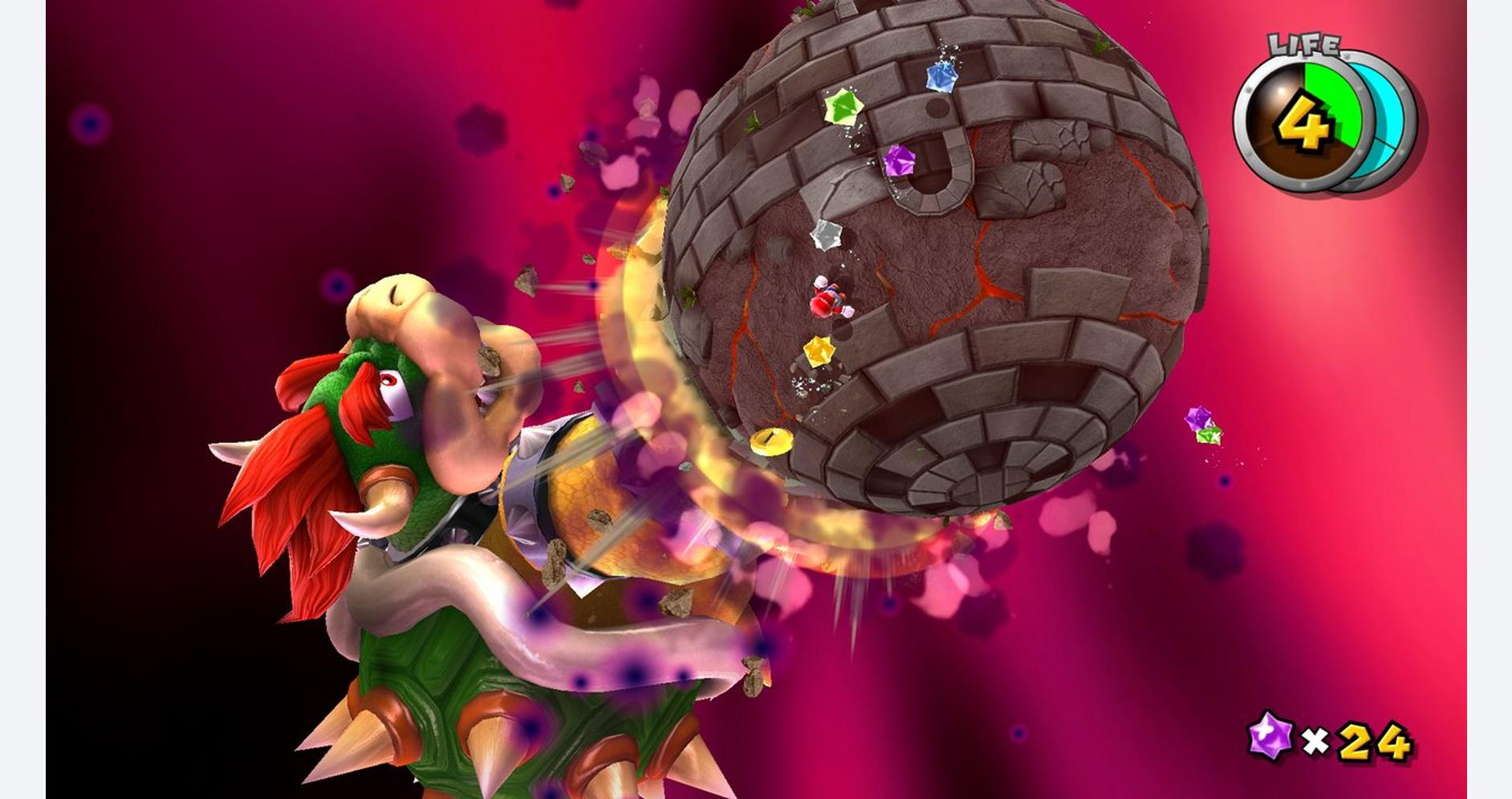Click the green Star Bit on the right edge
1512x799 pixels.
pyautogui.click(x=1208, y=434)
